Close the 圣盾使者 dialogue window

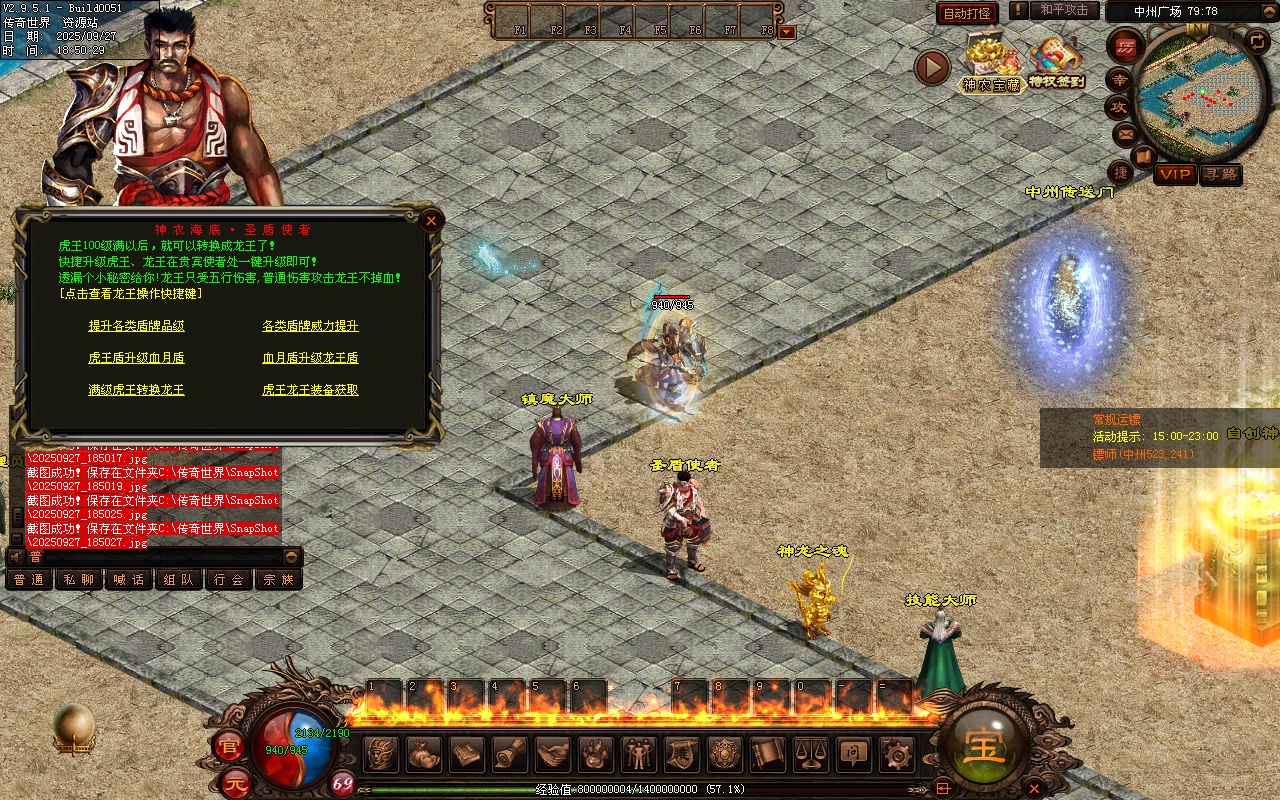coord(432,220)
